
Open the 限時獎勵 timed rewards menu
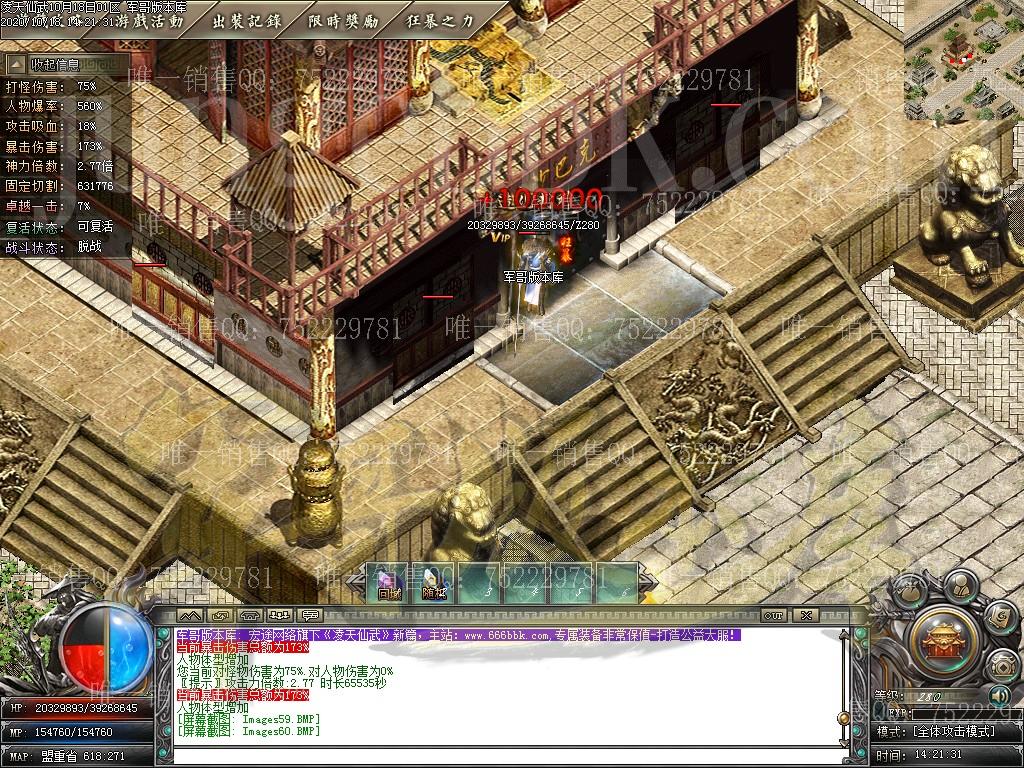point(343,20)
